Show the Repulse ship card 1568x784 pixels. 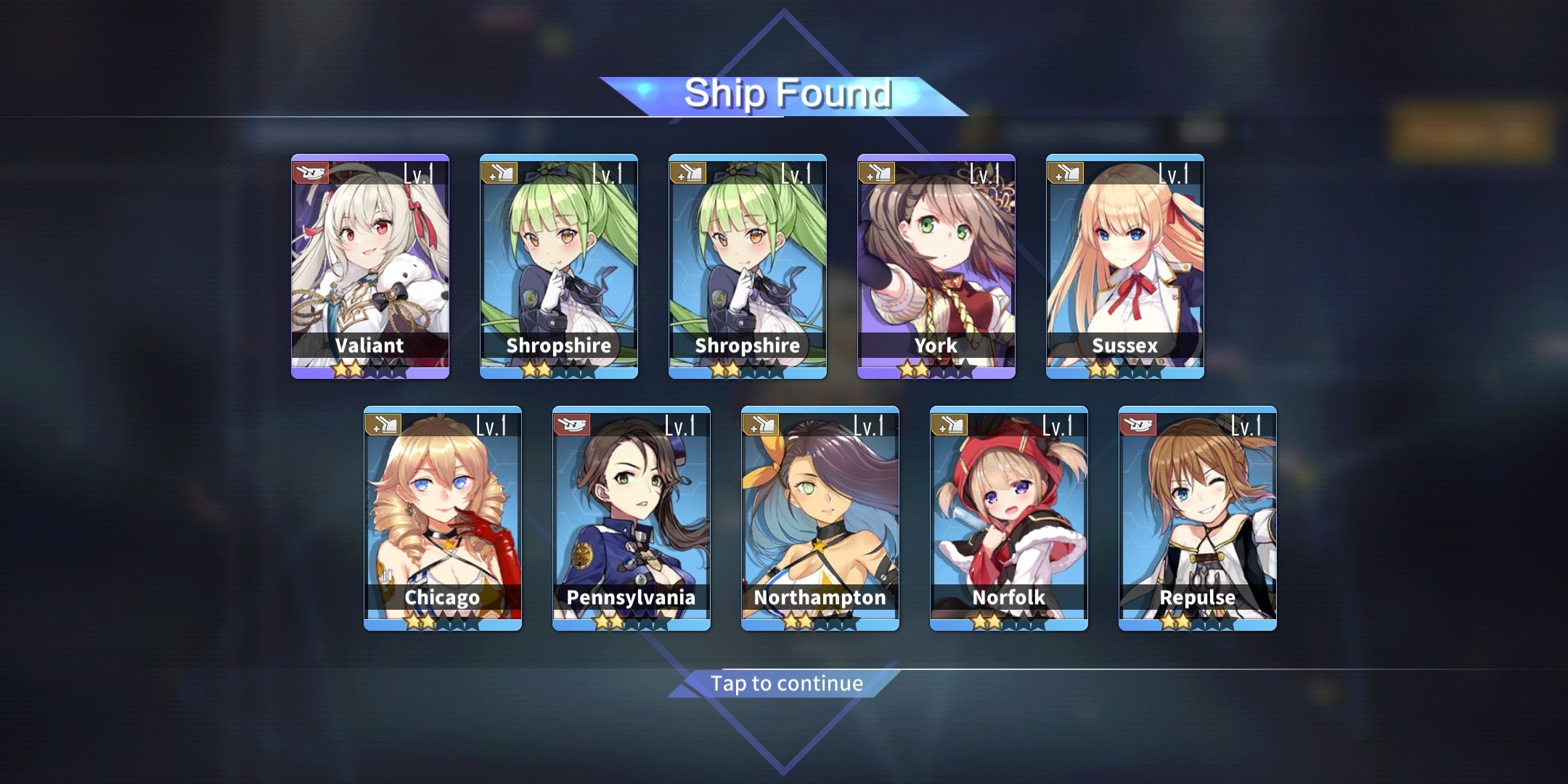point(1198,518)
